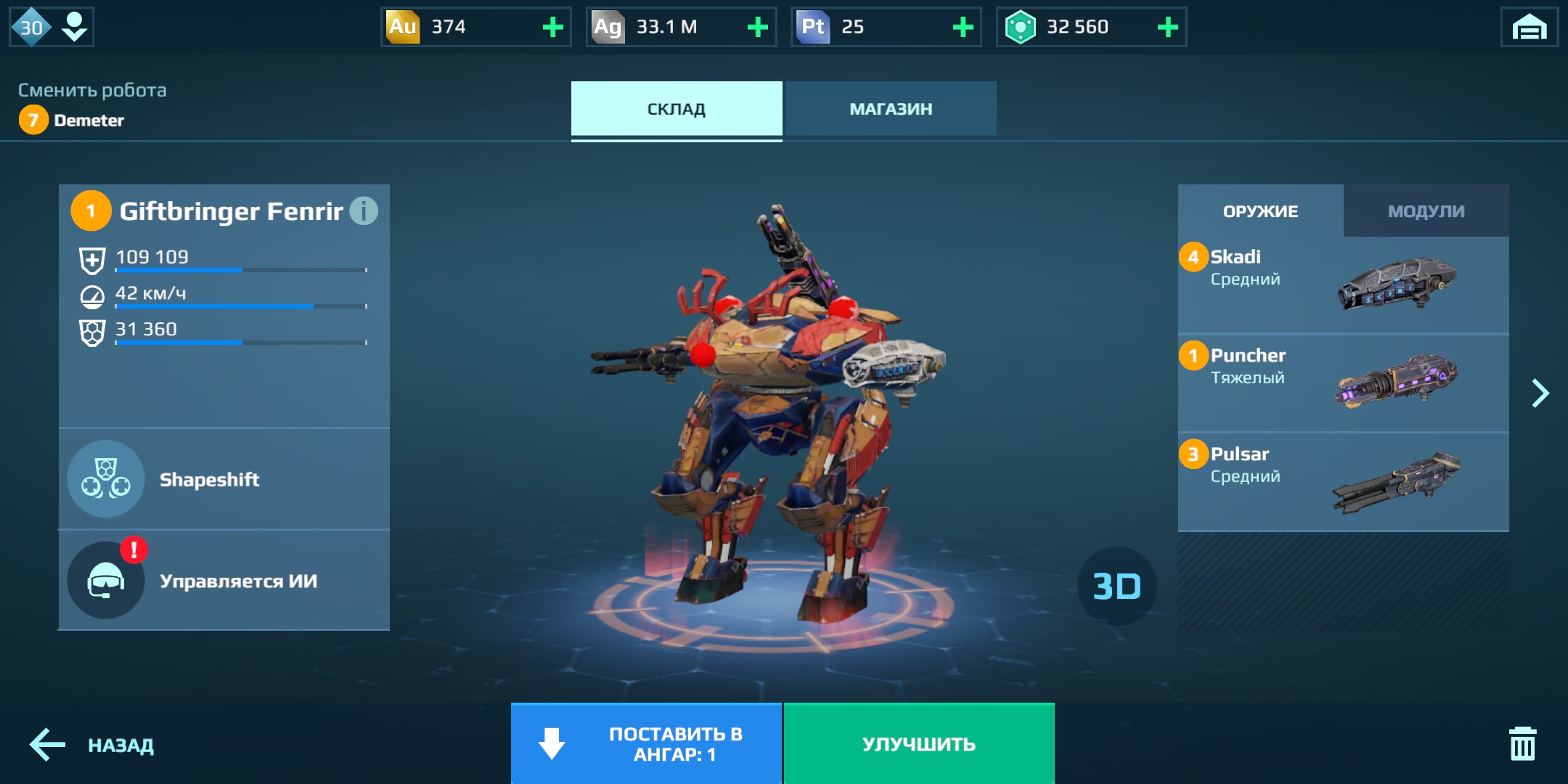Image resolution: width=1568 pixels, height=784 pixels.
Task: Switch to the Магазин tab
Action: pyautogui.click(x=891, y=109)
